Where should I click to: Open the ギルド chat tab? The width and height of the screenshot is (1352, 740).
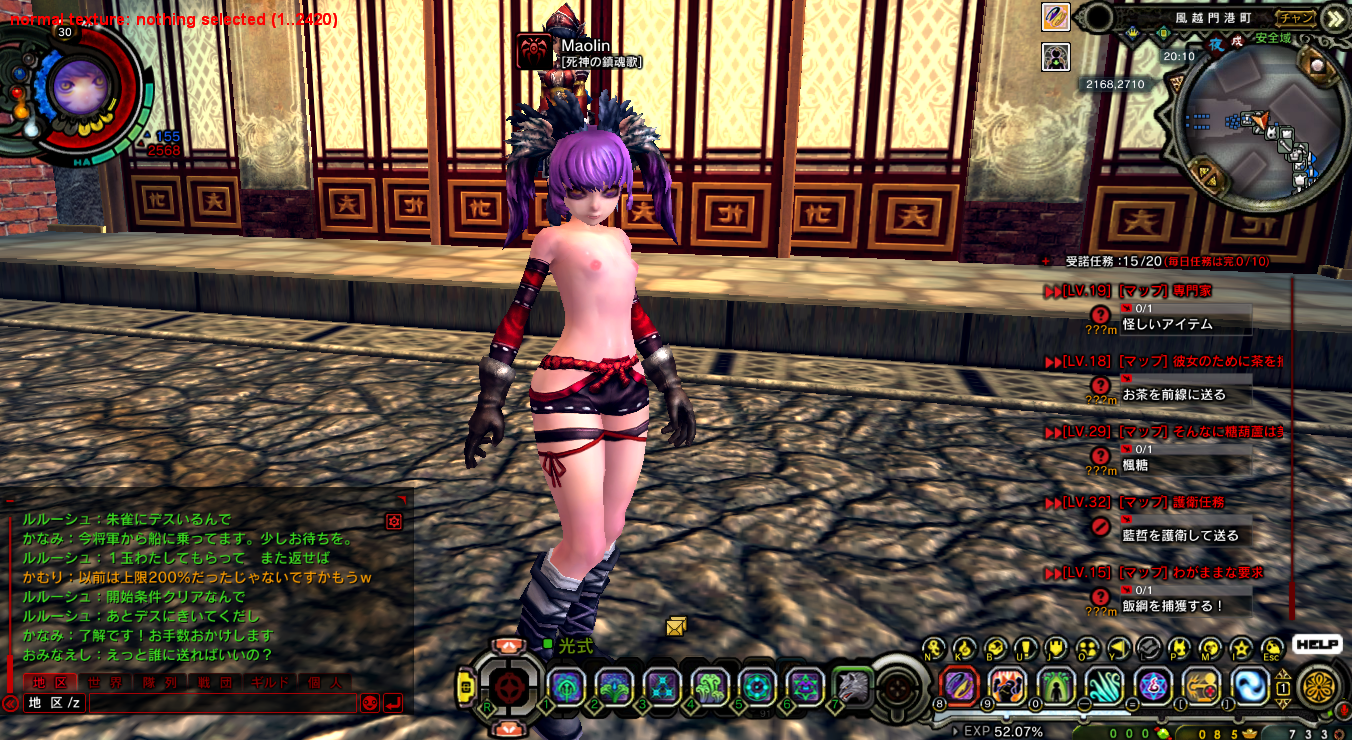(270, 682)
